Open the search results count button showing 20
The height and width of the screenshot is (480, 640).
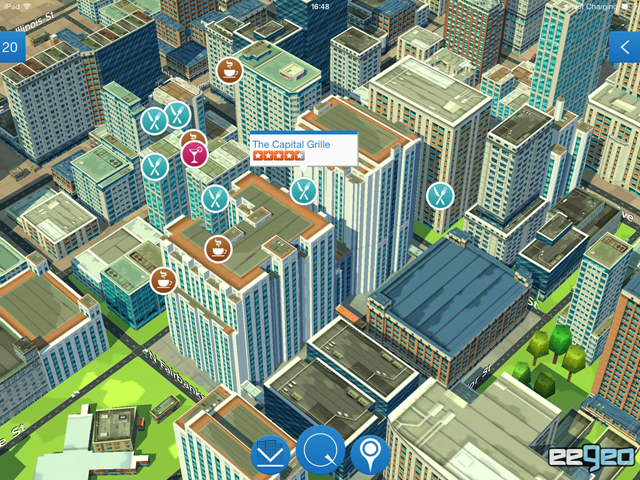coord(11,47)
